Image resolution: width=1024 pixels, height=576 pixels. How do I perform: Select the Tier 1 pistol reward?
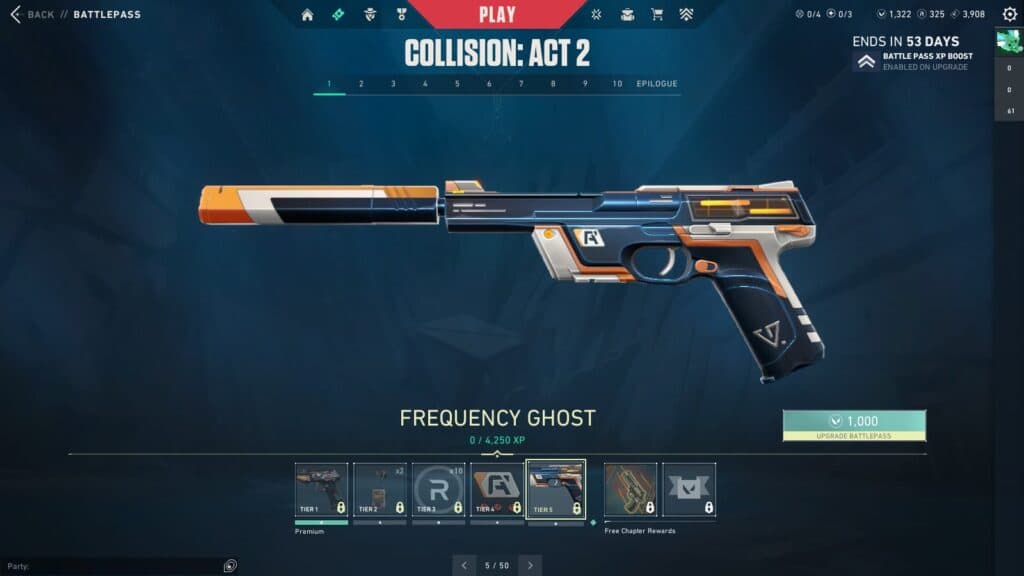click(322, 489)
